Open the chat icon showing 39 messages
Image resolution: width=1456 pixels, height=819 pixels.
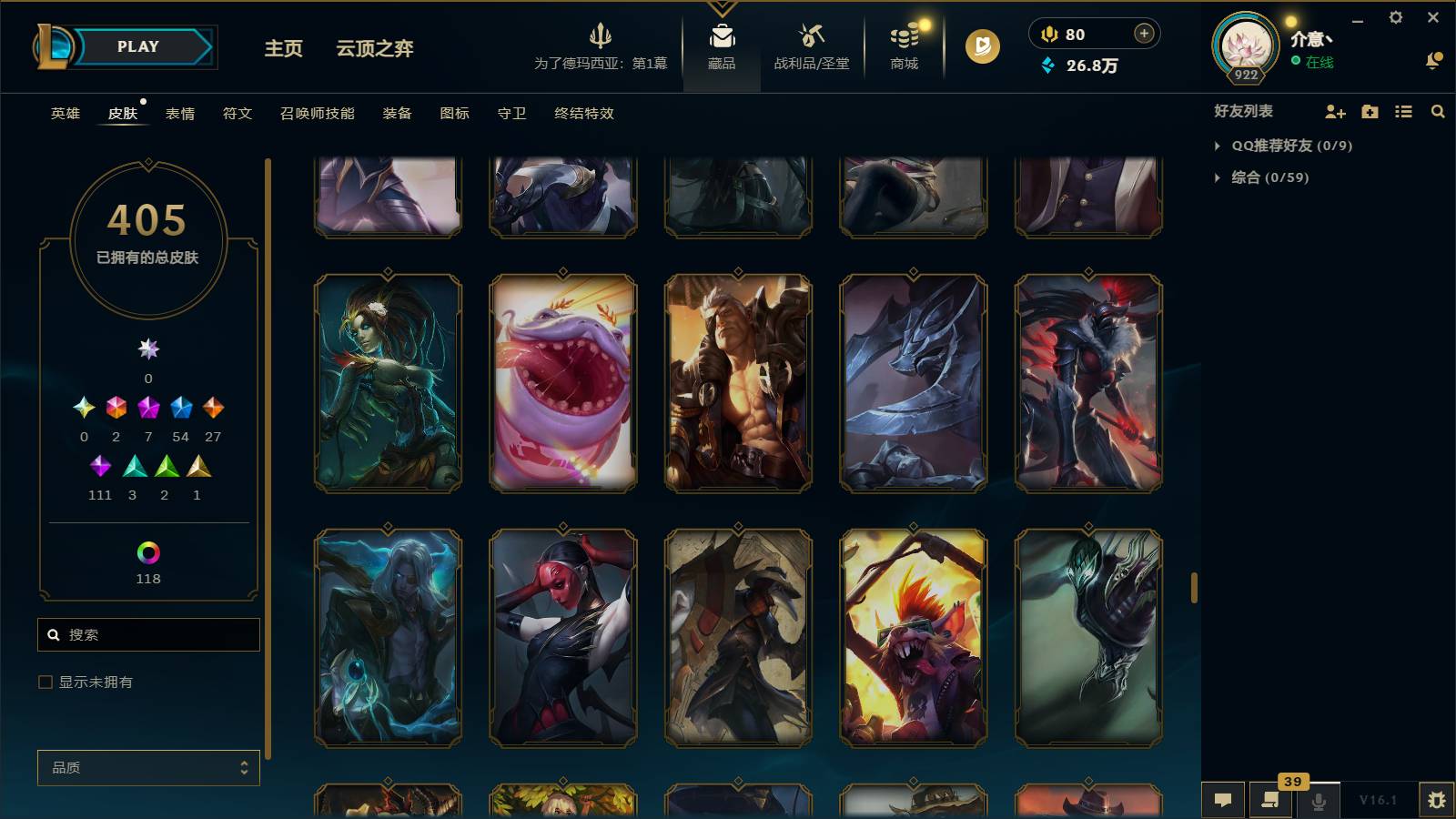pyautogui.click(x=1270, y=801)
